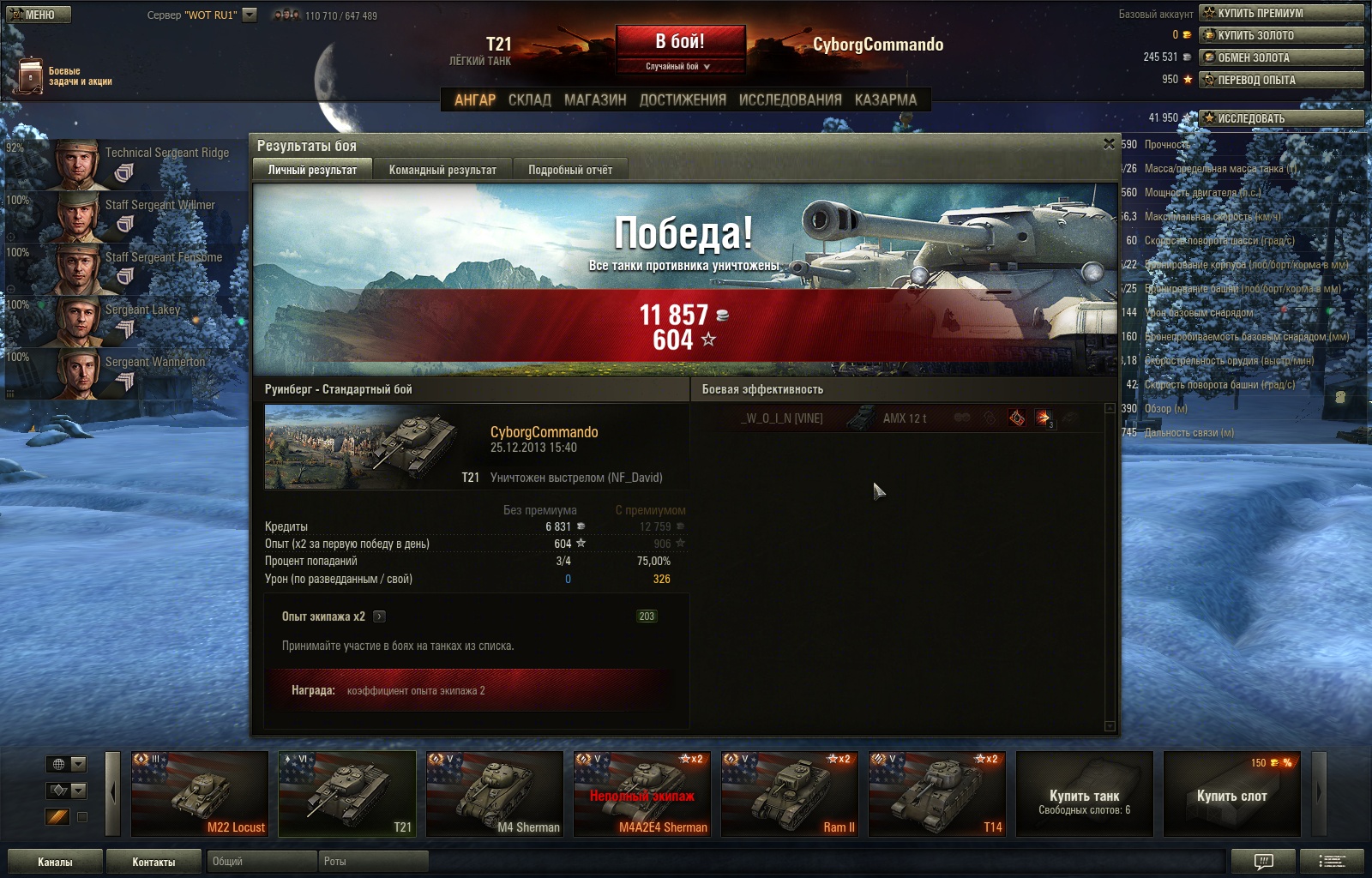This screenshot has height=878, width=1372.
Task: Open the server selection dropdown
Action: tap(250, 15)
